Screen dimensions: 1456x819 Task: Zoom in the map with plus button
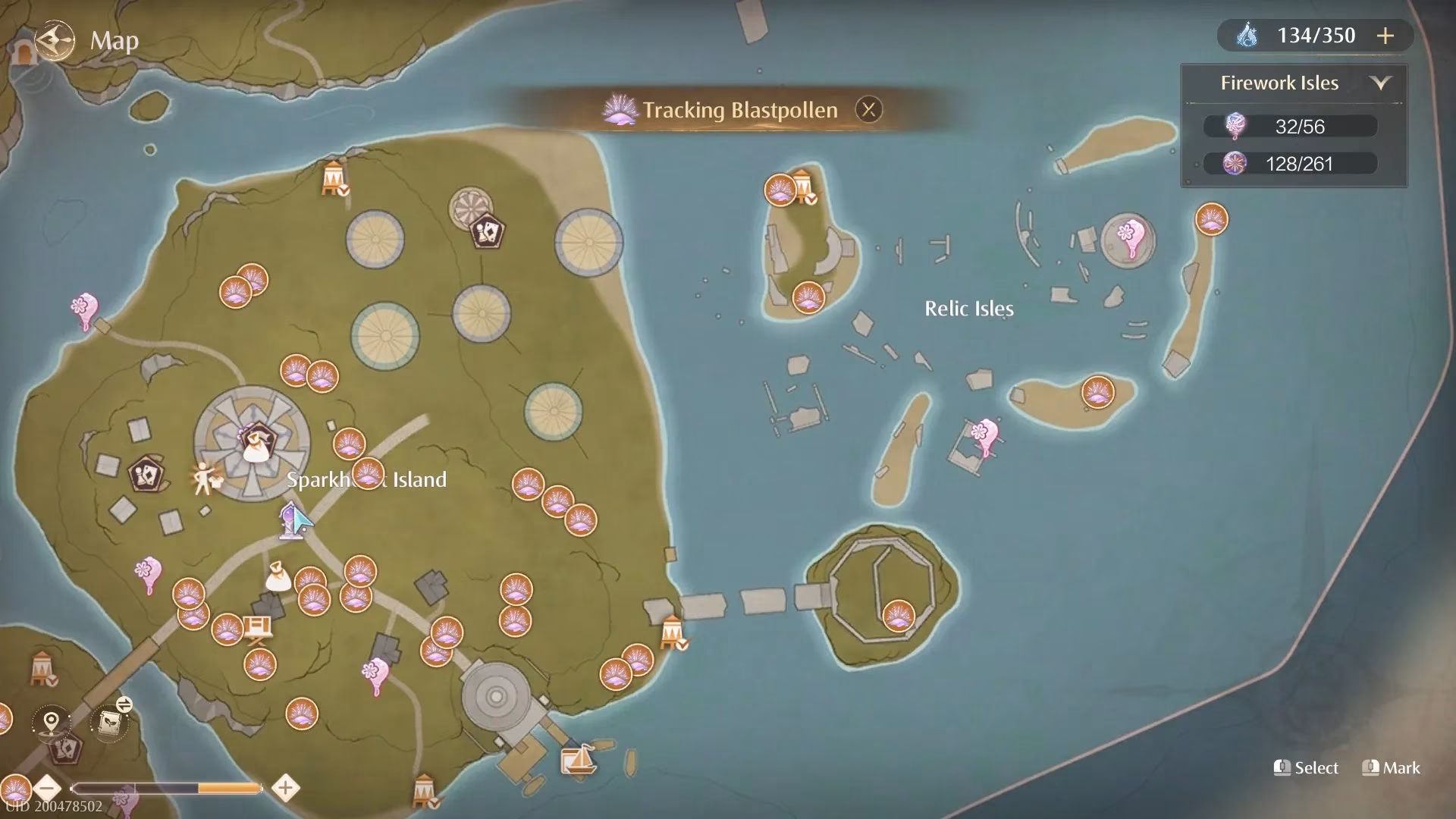coord(285,788)
